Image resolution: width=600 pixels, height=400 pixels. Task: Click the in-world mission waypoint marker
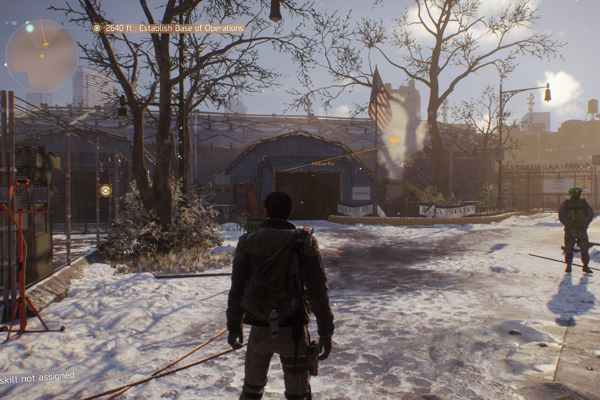coord(105,189)
